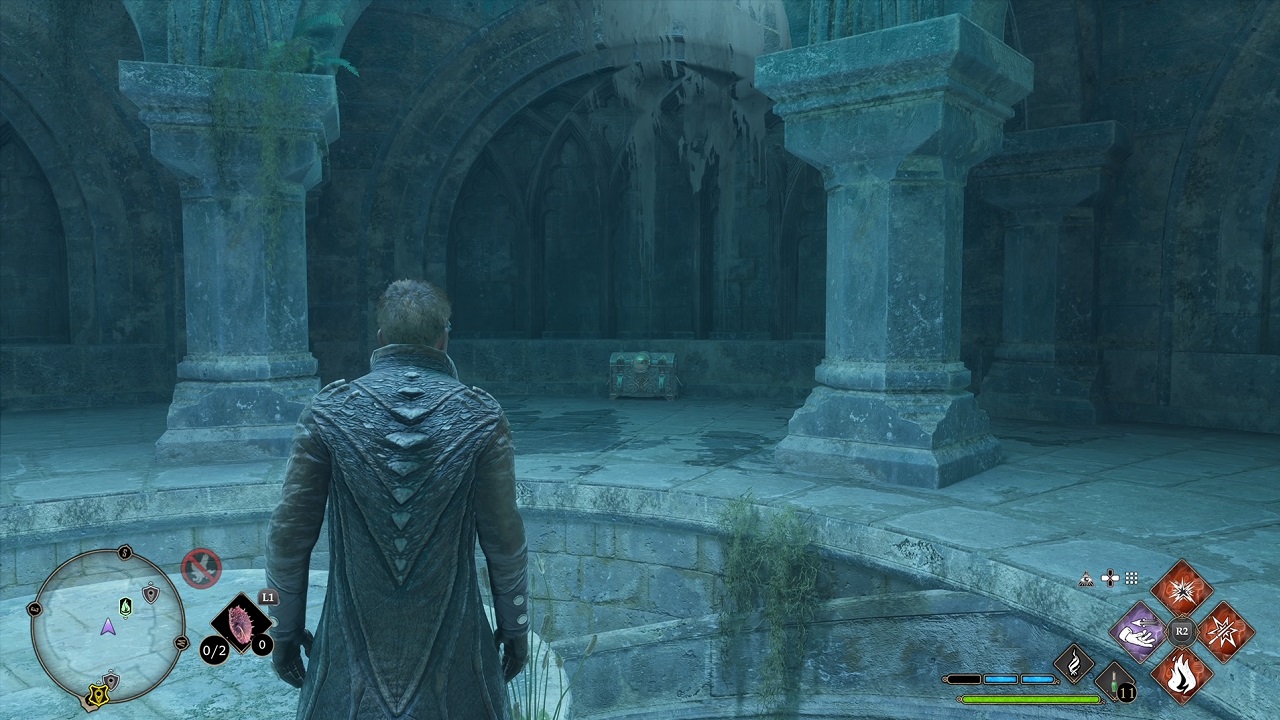The height and width of the screenshot is (720, 1280).
Task: Cast the flame Incendio spell
Action: [x=1182, y=674]
